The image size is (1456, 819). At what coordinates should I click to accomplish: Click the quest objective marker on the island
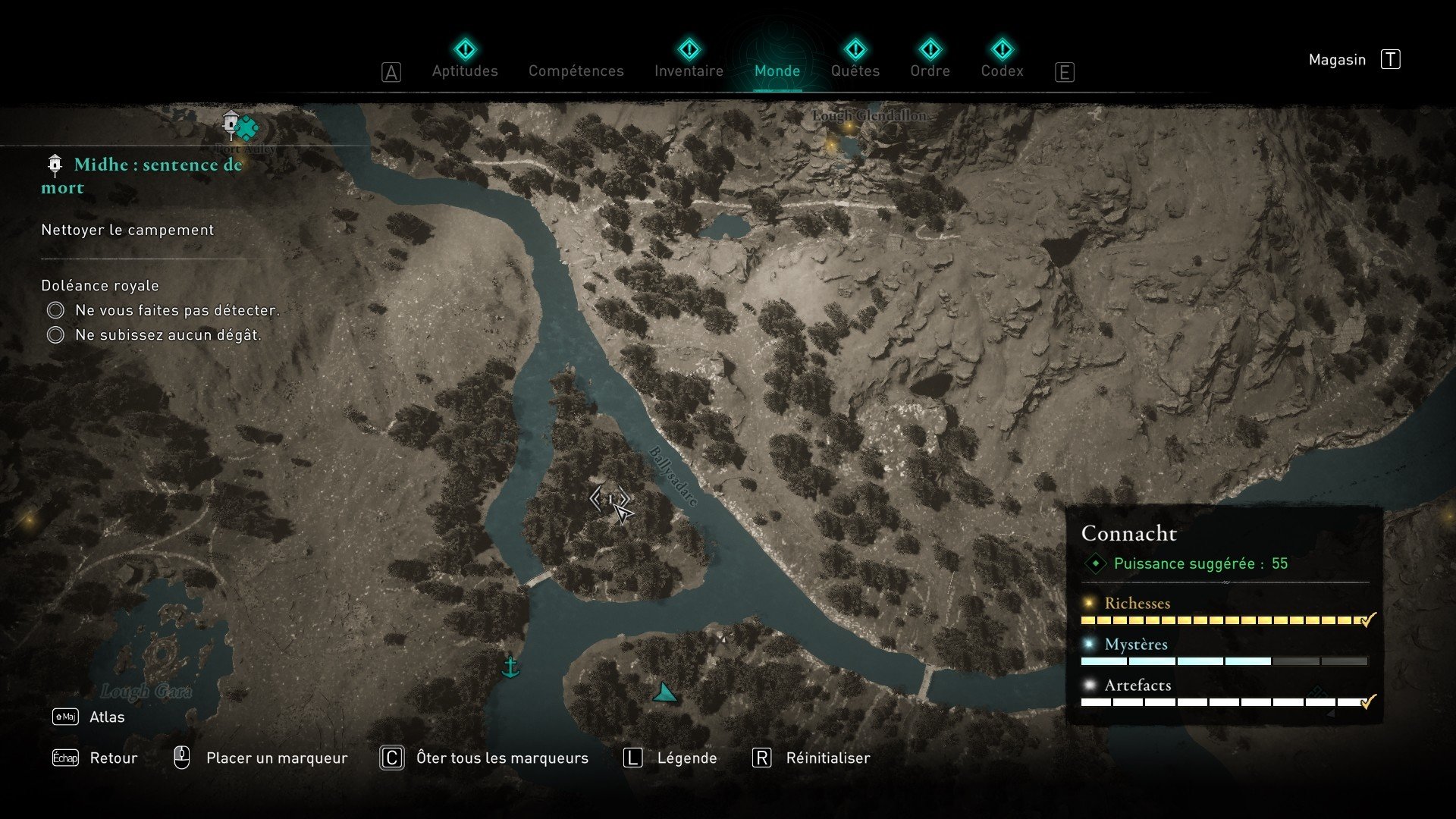click(610, 499)
